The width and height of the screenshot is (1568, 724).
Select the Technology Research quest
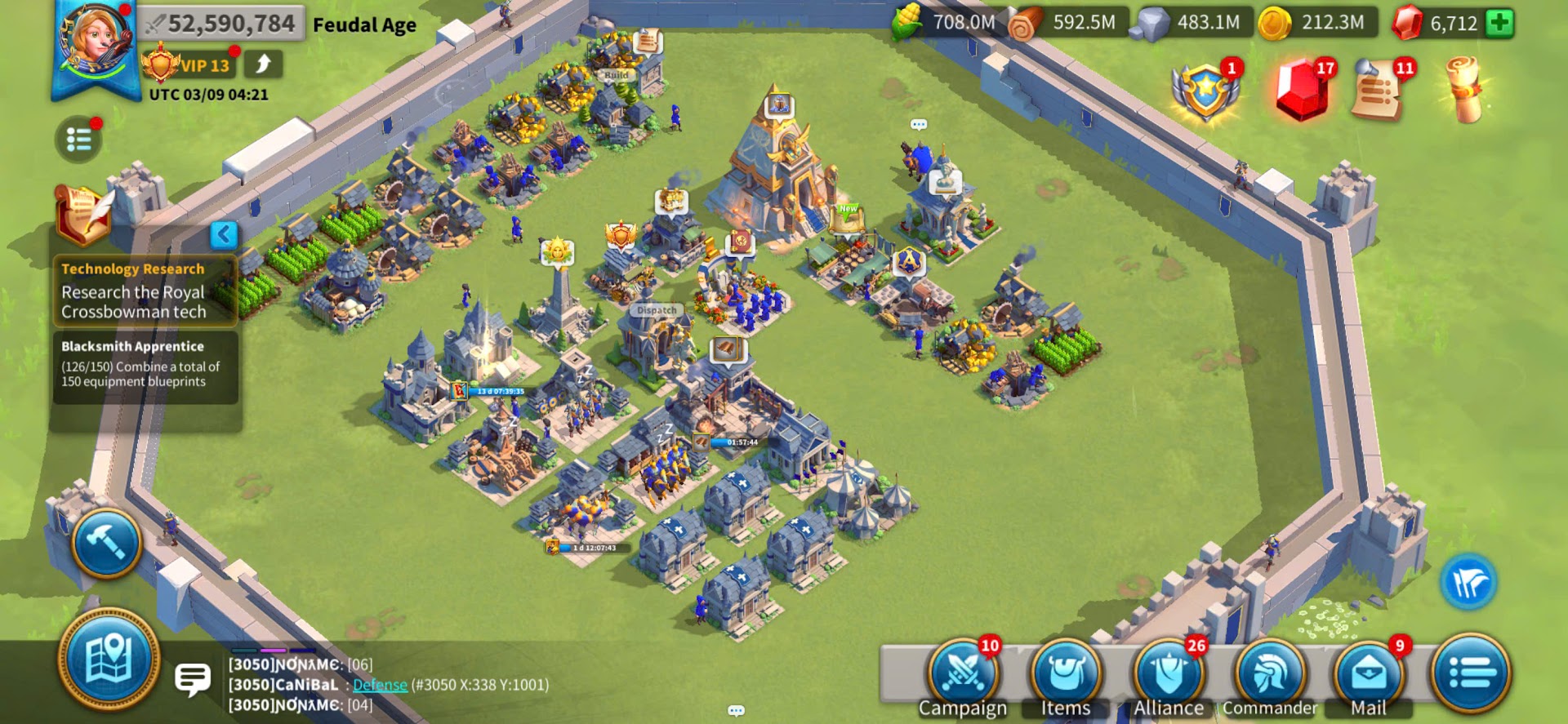pos(145,291)
